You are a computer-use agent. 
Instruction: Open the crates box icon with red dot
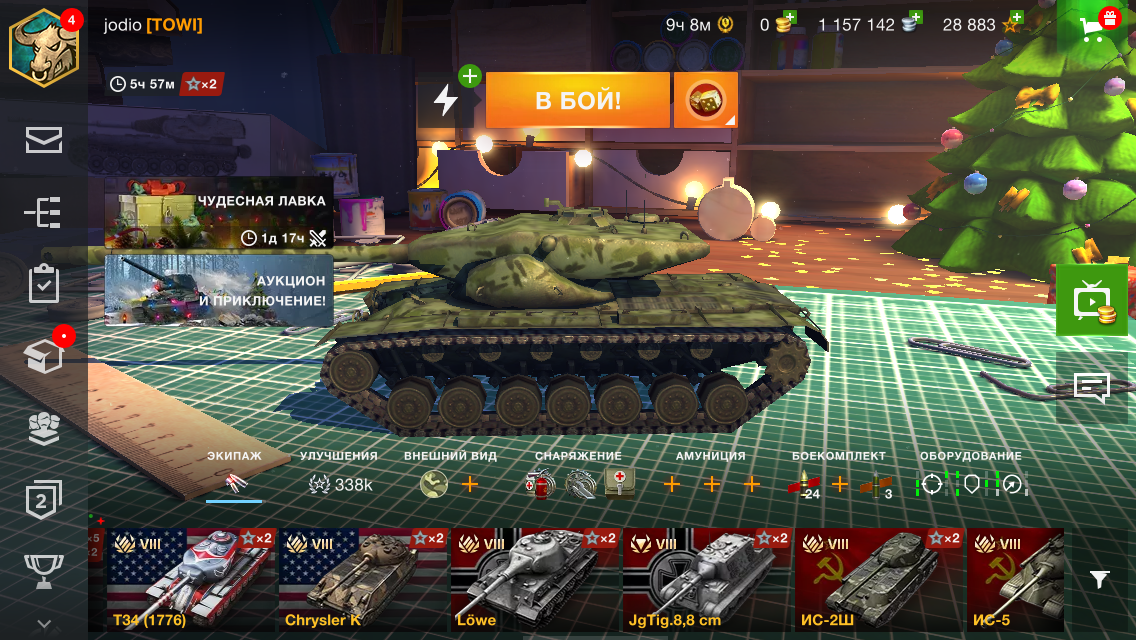coord(44,356)
